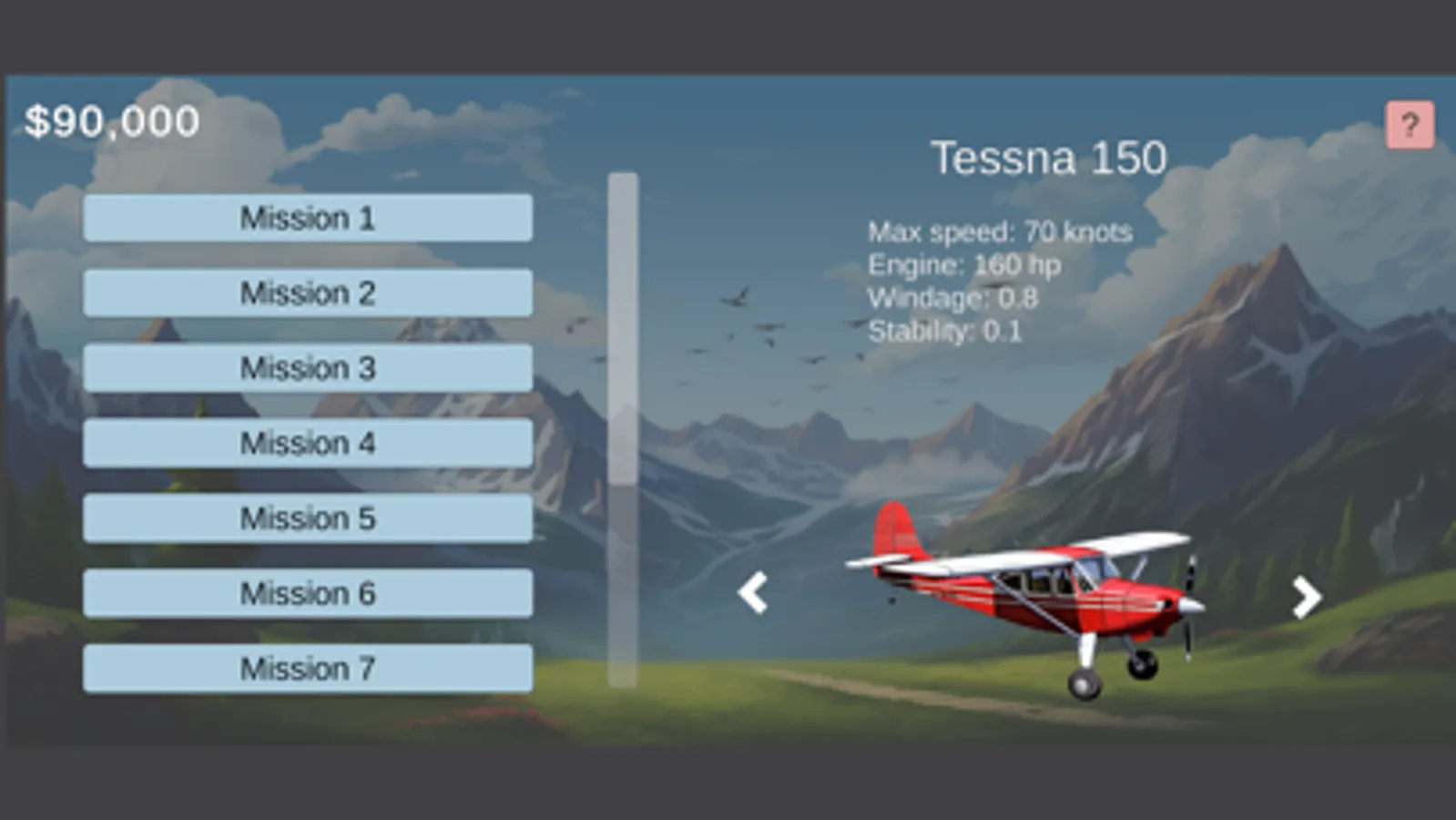Start Mission 2
This screenshot has width=1456, height=820.
tap(306, 292)
